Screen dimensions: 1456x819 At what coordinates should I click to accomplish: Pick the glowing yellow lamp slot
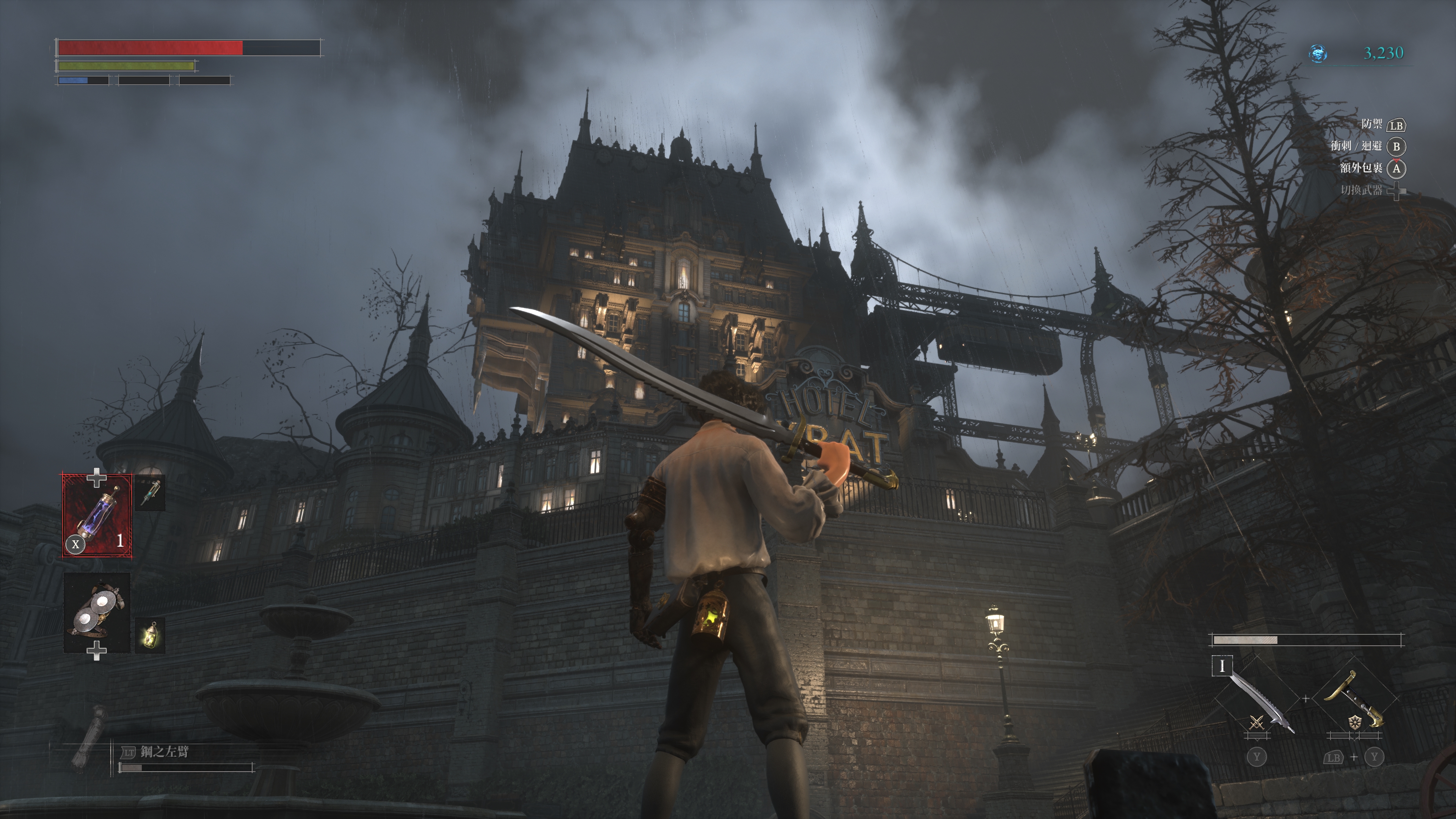point(151,635)
